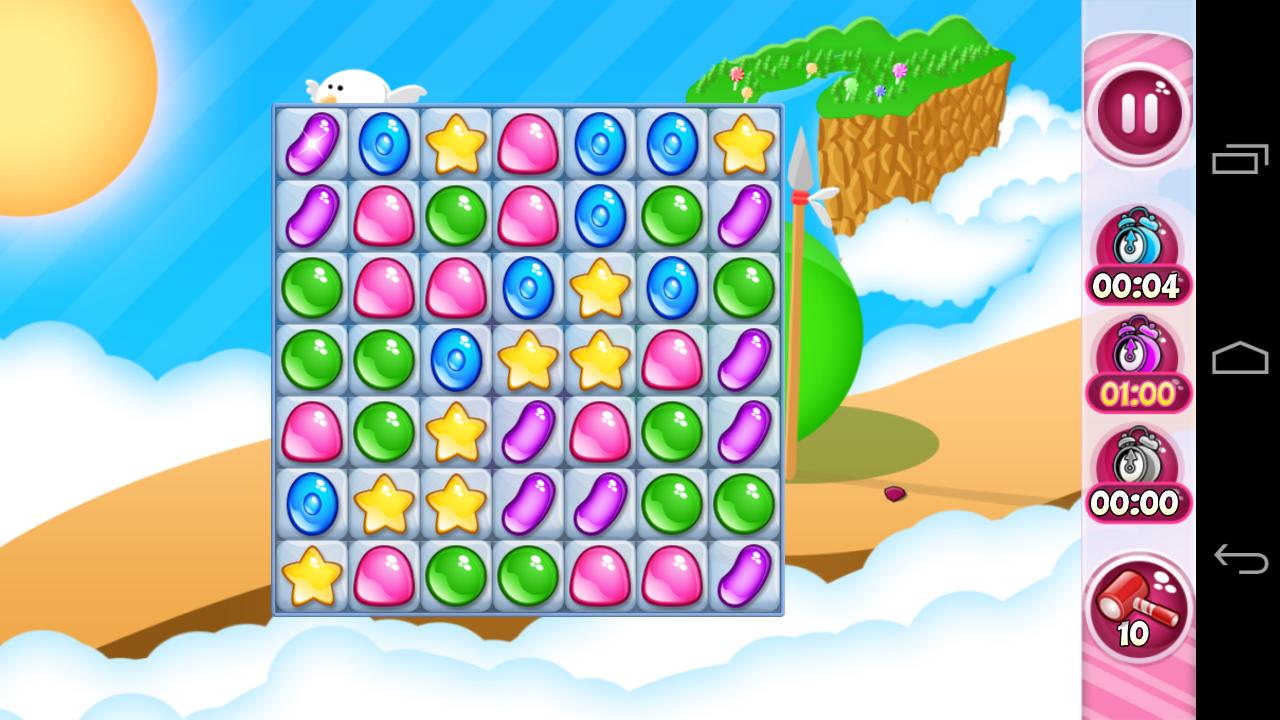This screenshot has height=720, width=1280.
Task: Select the star candy in the bottom-left corner
Action: pyautogui.click(x=311, y=577)
